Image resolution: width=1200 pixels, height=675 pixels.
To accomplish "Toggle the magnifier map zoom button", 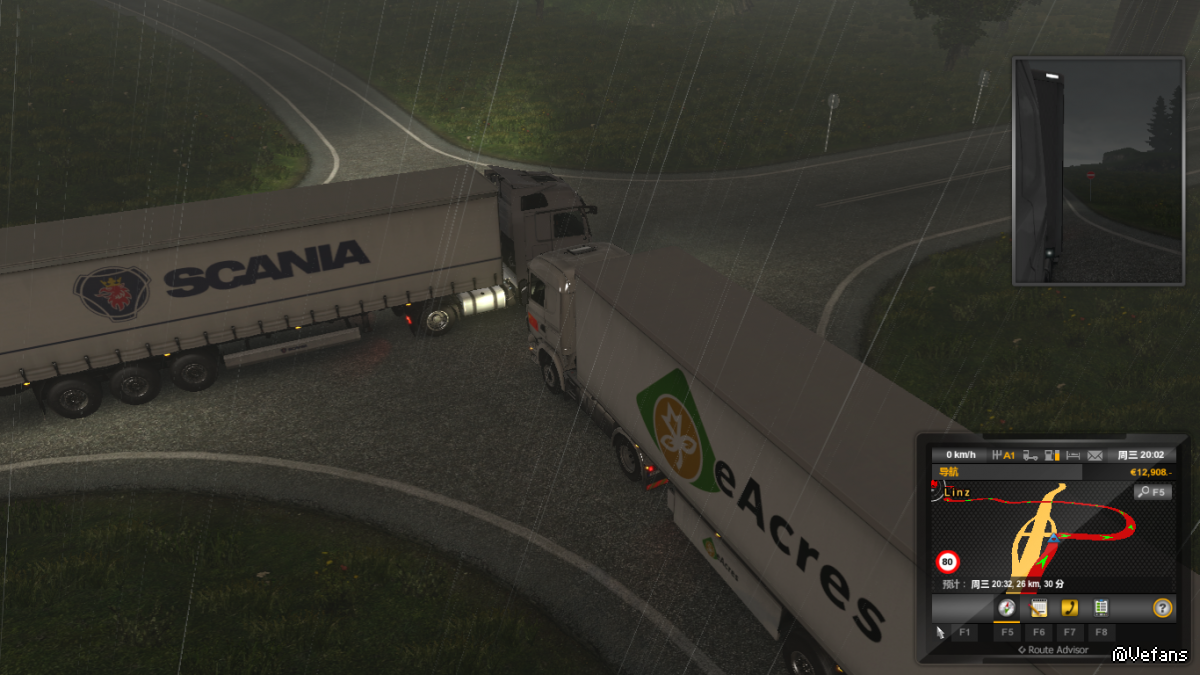I will tap(1152, 492).
